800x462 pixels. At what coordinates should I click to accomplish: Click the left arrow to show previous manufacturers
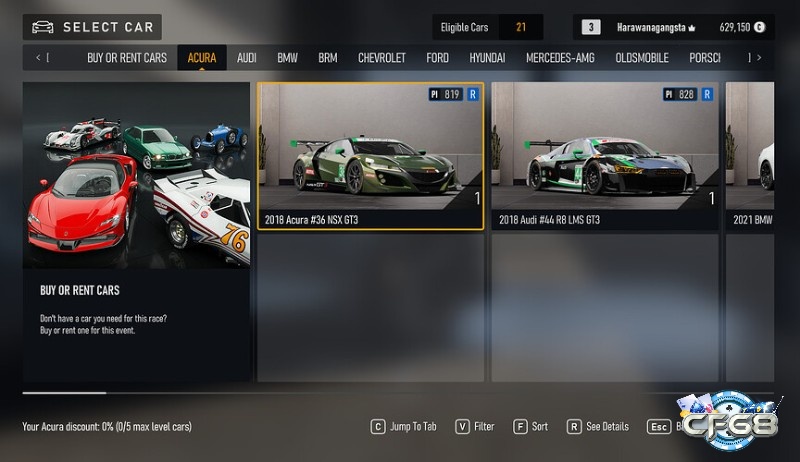[x=39, y=58]
